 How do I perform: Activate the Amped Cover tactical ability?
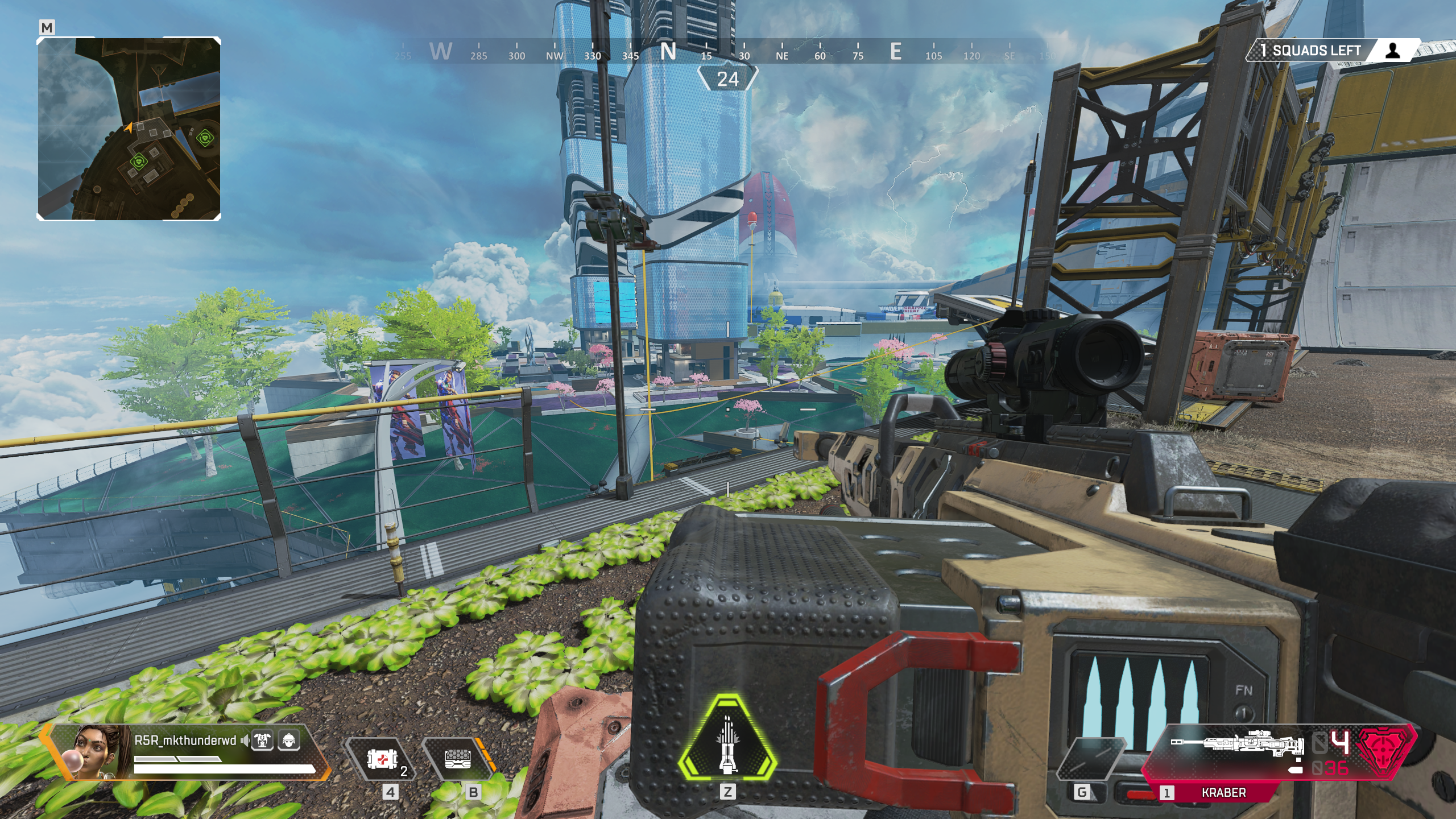tap(458, 759)
